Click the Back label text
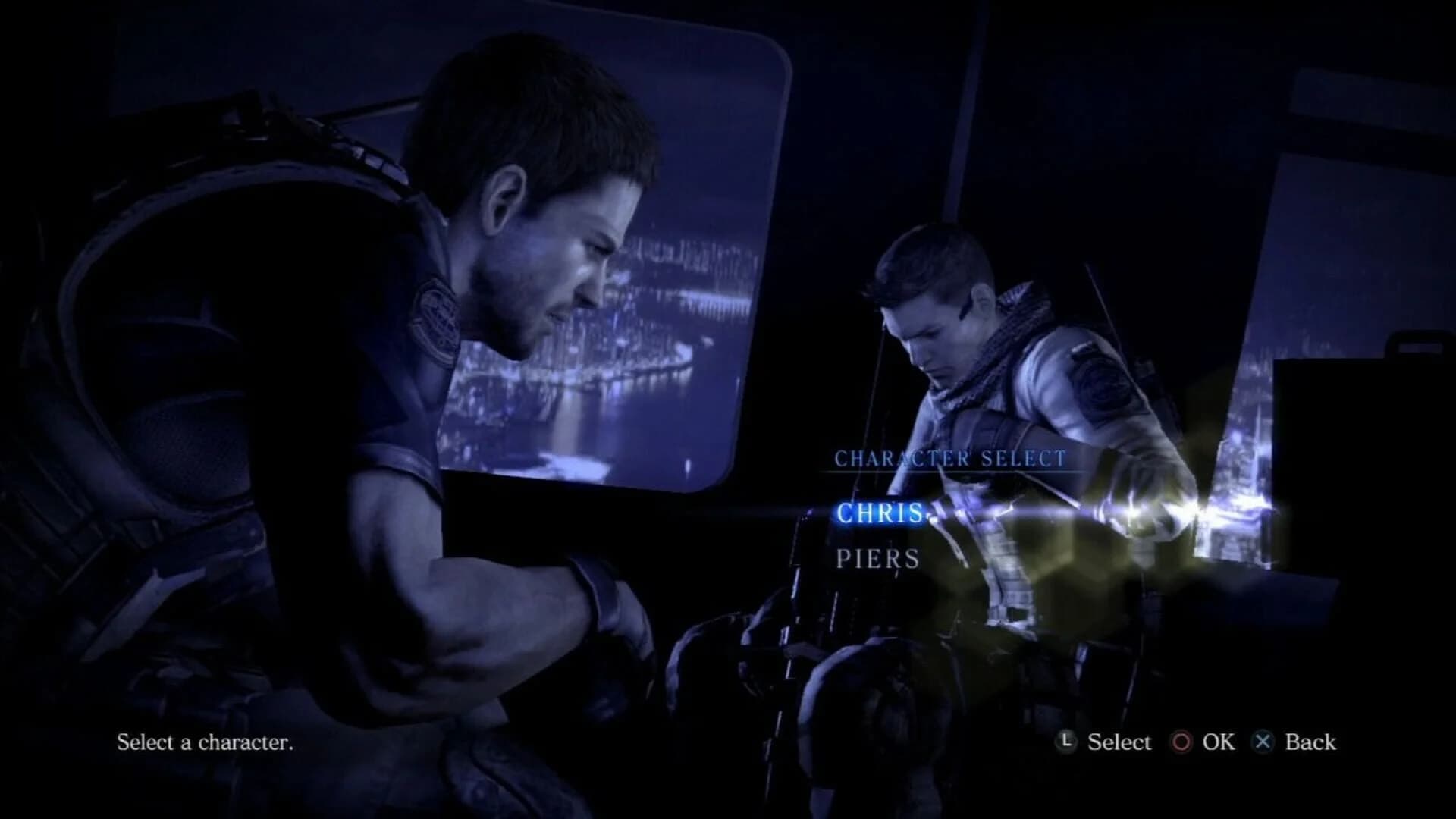Image resolution: width=1456 pixels, height=819 pixels. 1310,742
